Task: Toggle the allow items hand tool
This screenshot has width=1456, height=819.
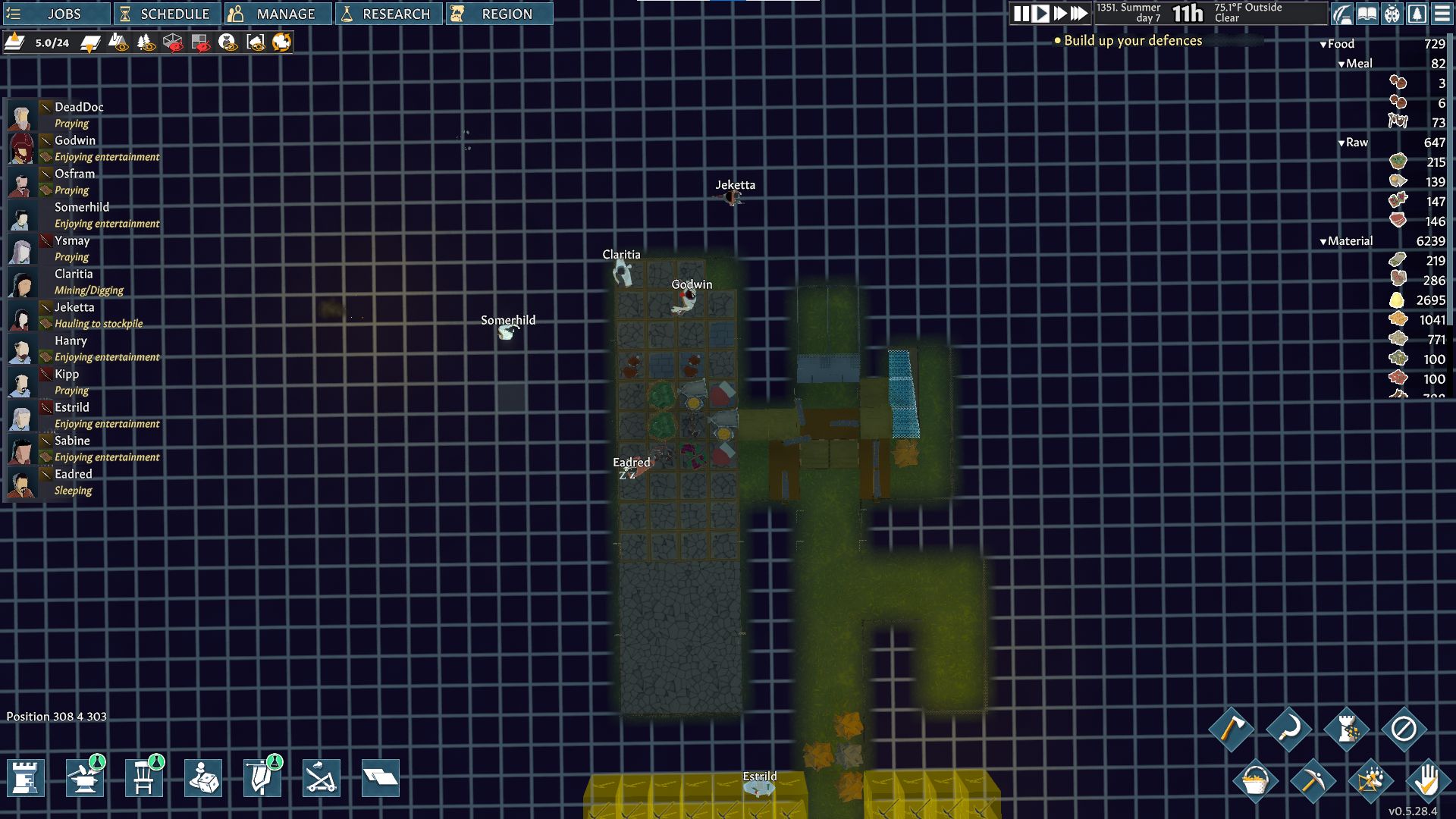Action: click(x=1429, y=782)
